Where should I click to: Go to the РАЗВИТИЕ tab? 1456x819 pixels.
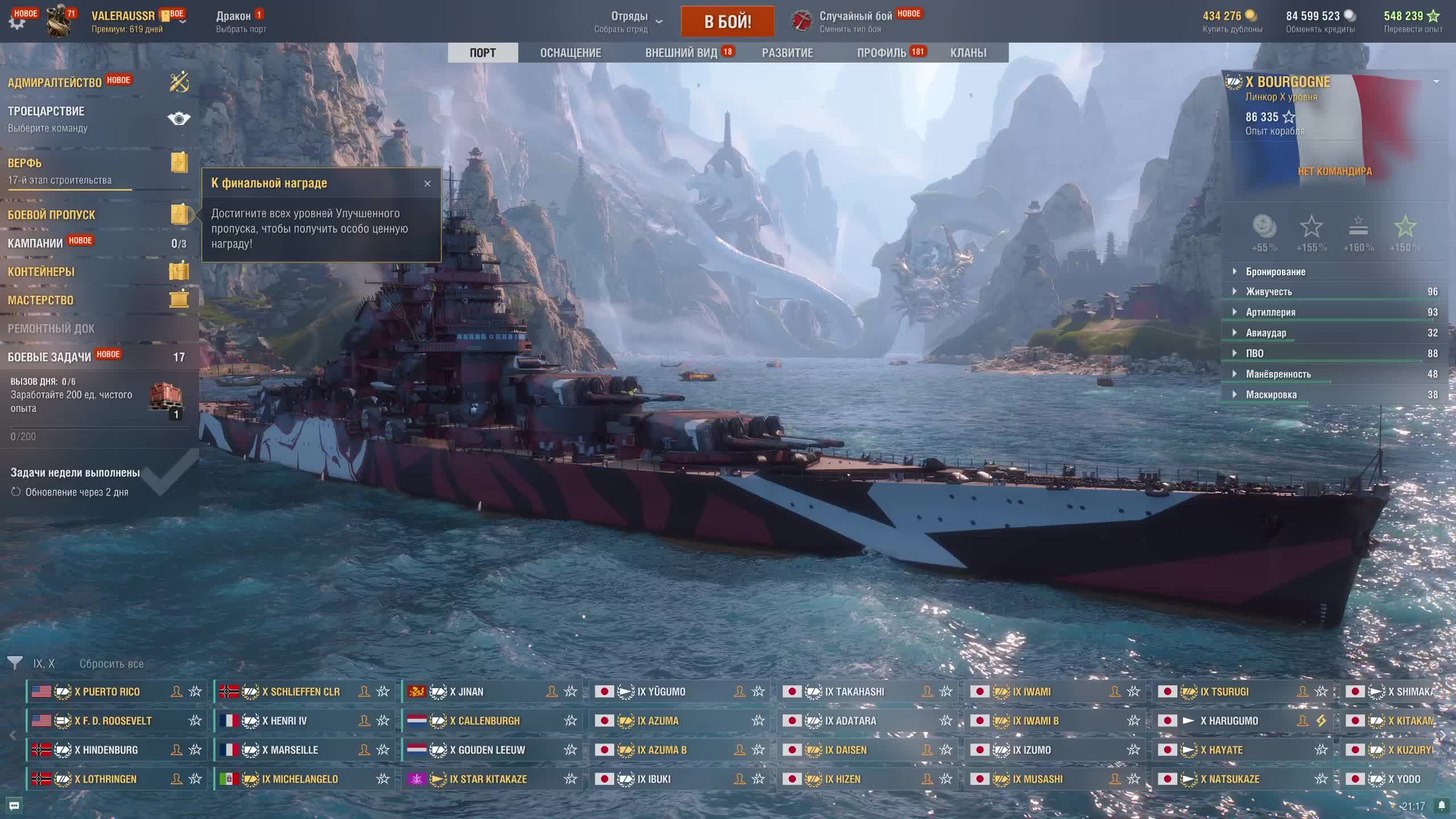pyautogui.click(x=787, y=53)
